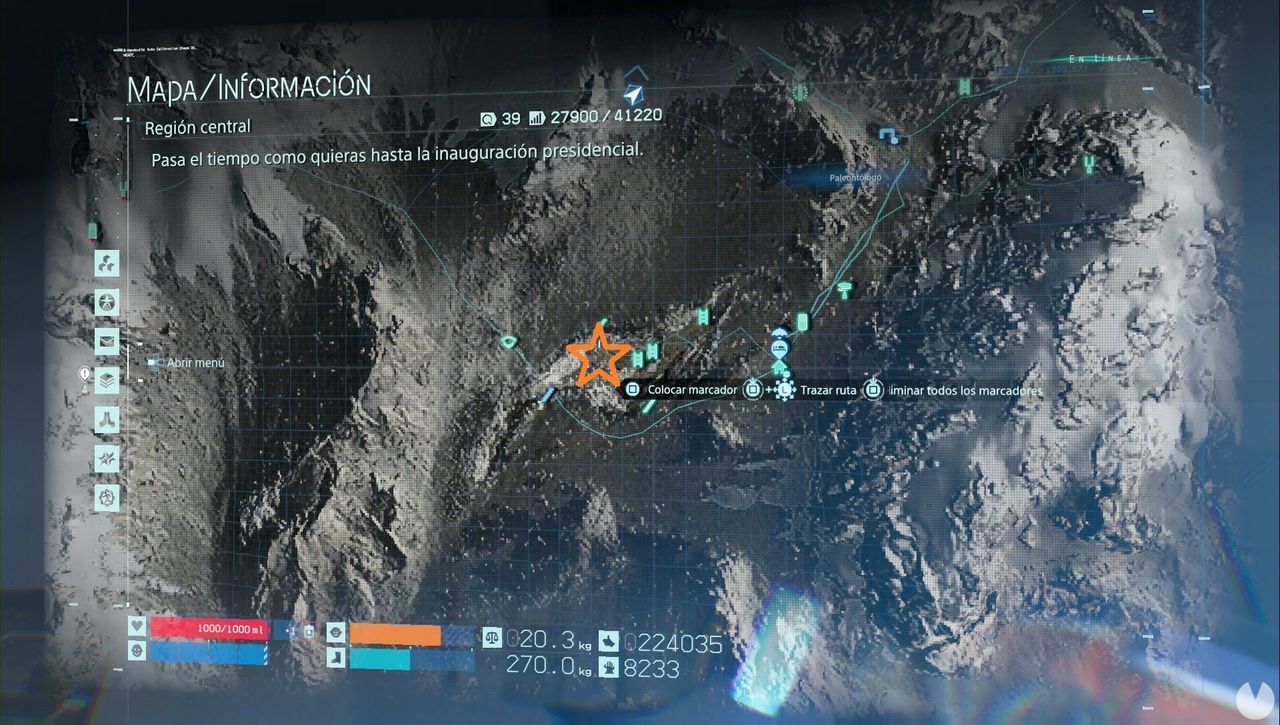This screenshot has width=1280, height=725.
Task: Open the group/connections icon at sidebar top
Action: pyautogui.click(x=108, y=263)
